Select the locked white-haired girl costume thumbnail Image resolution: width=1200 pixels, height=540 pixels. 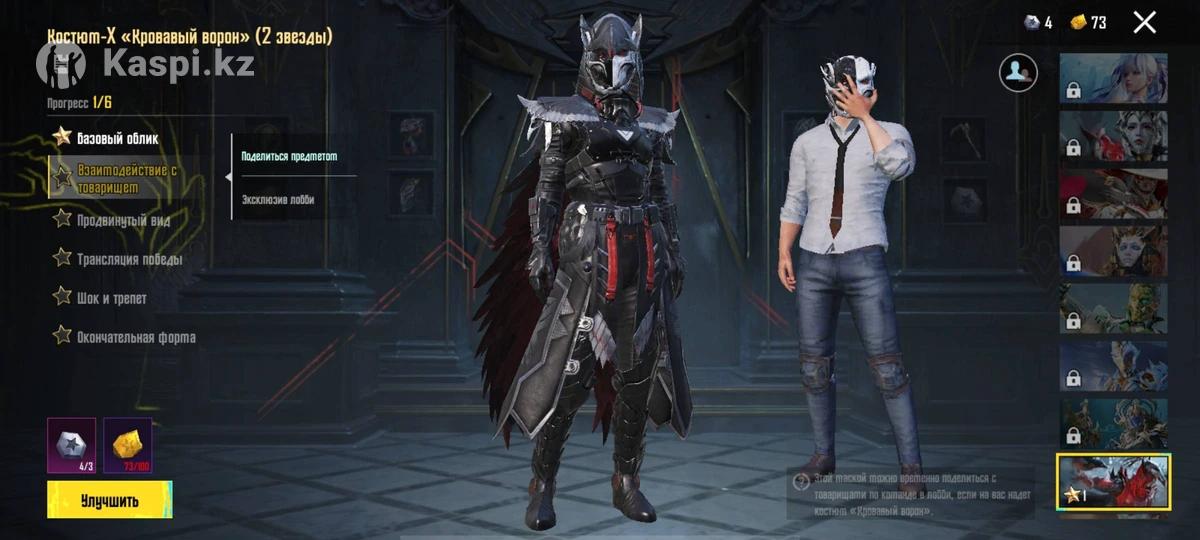pyautogui.click(x=1113, y=78)
